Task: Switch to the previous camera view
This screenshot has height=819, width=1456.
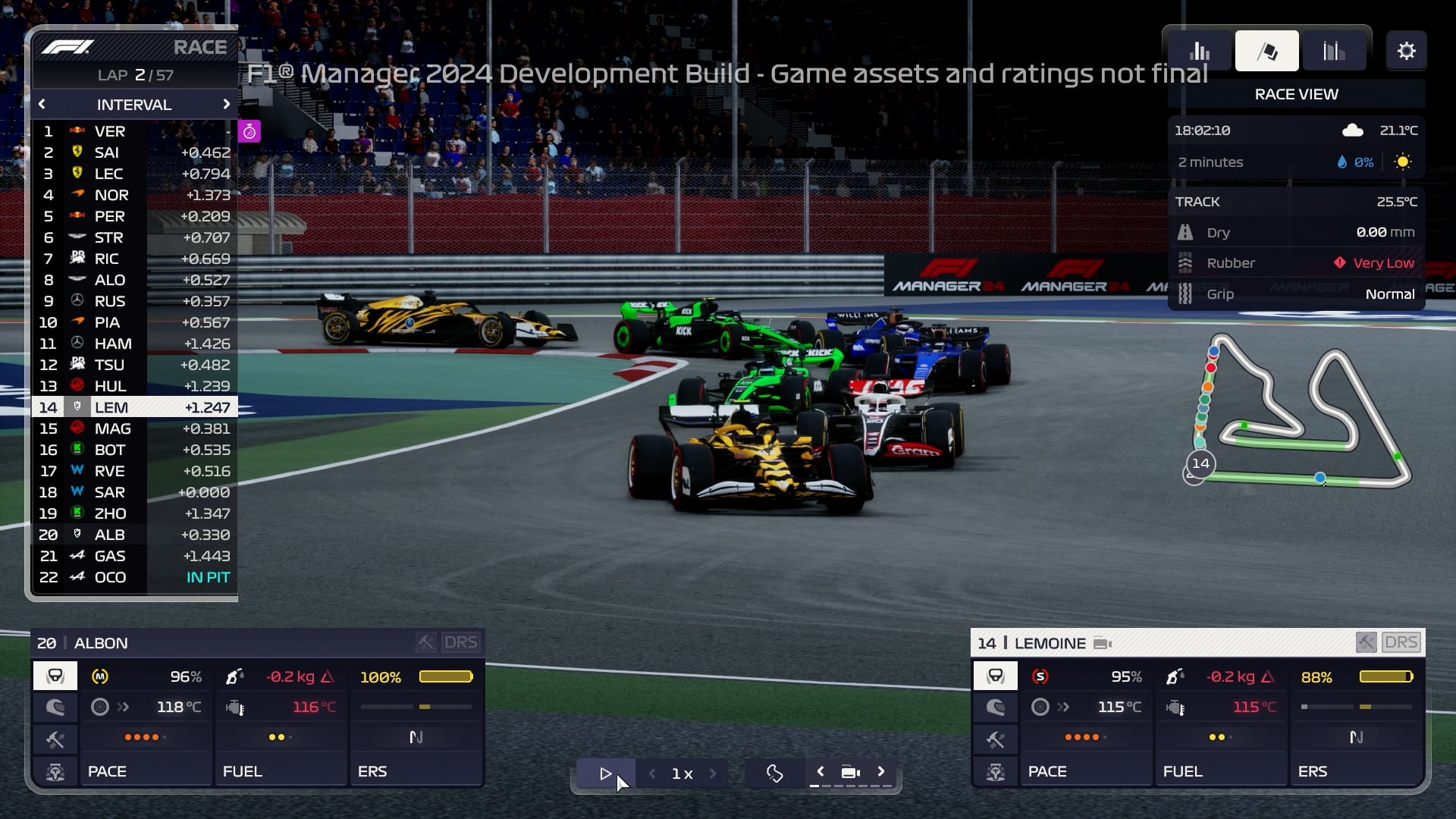Action: tap(820, 772)
